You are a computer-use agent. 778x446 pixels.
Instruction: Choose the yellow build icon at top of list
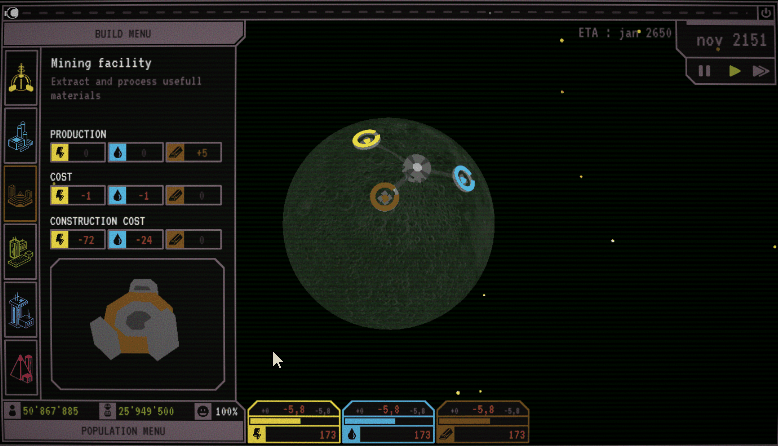(21, 78)
